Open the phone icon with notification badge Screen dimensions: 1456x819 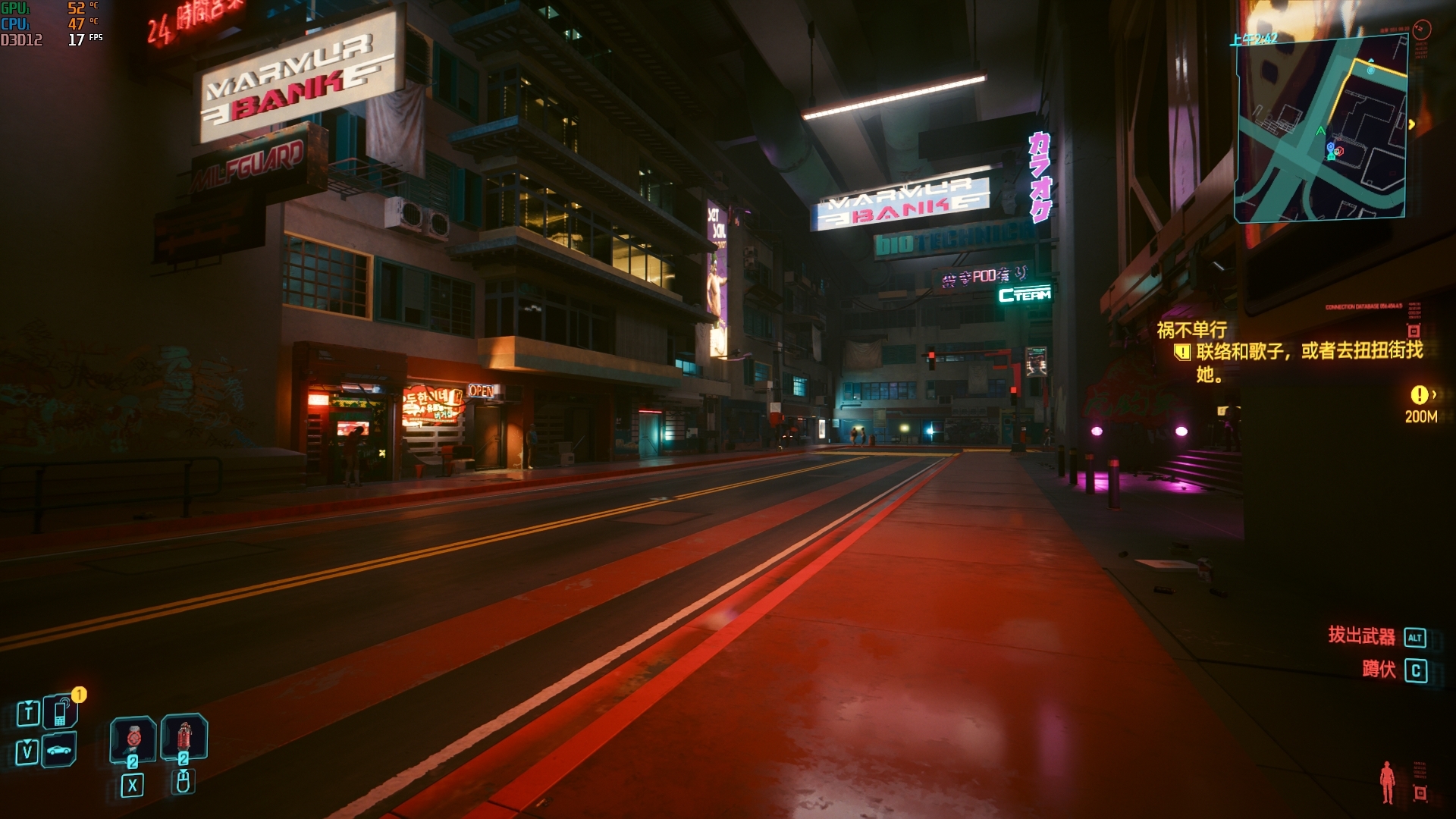click(x=60, y=711)
